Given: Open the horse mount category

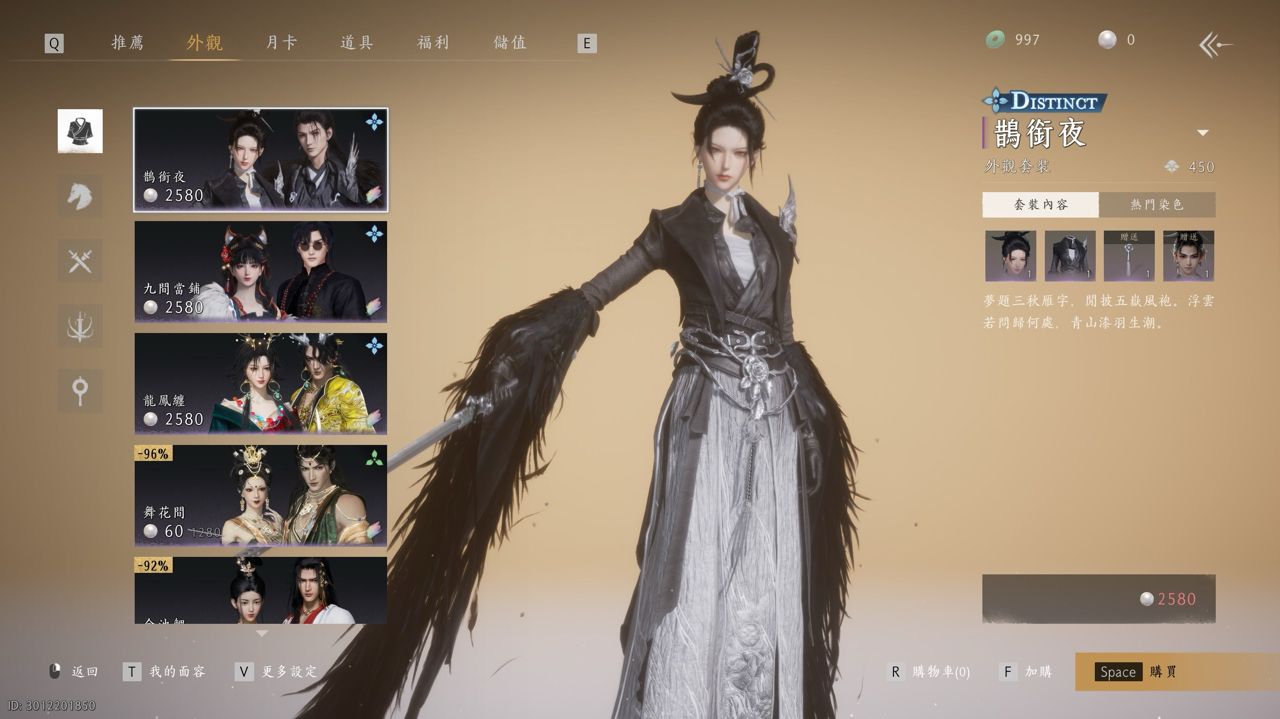Looking at the screenshot, I should (80, 196).
